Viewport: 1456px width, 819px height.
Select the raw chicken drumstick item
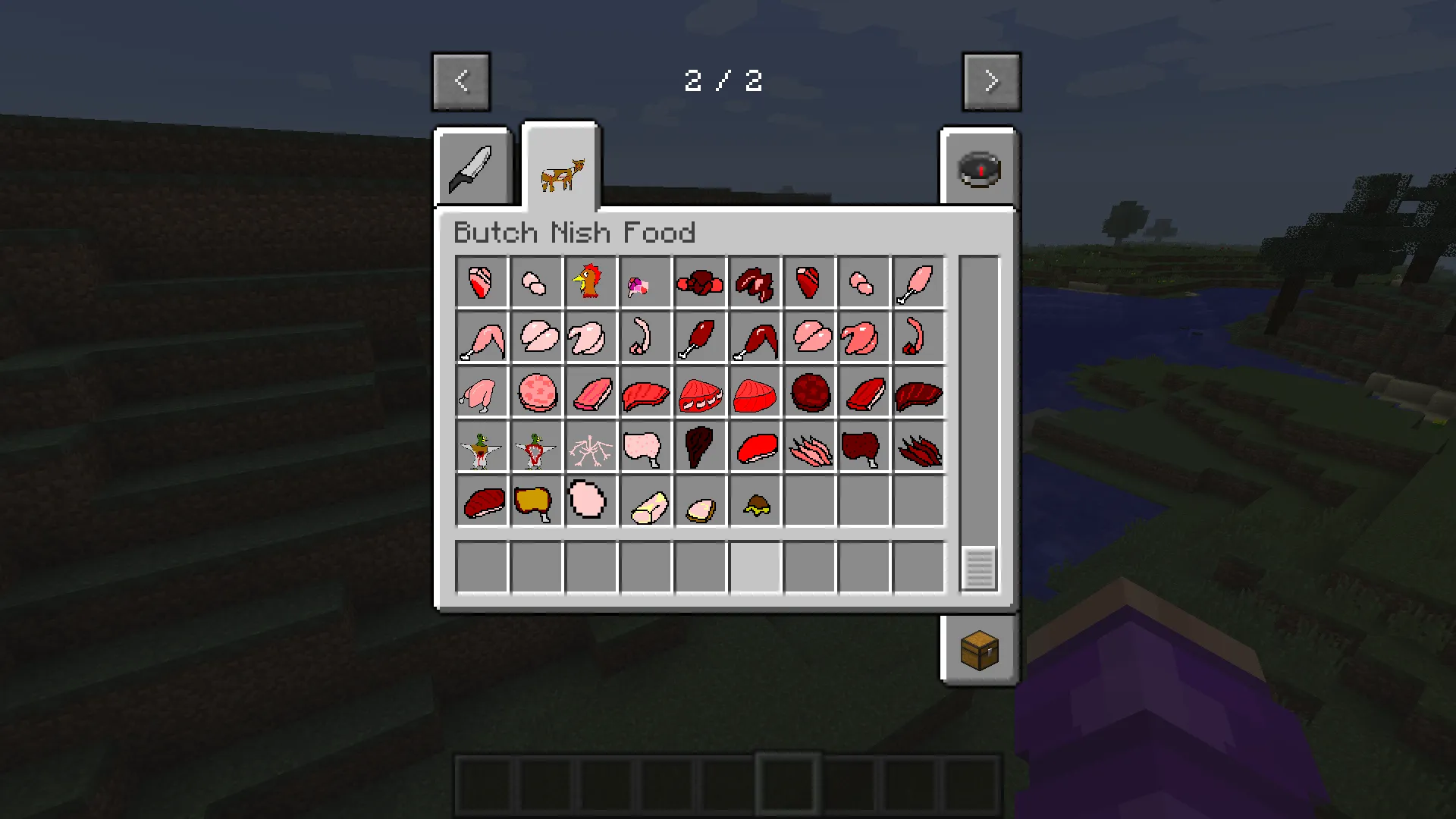(x=918, y=282)
